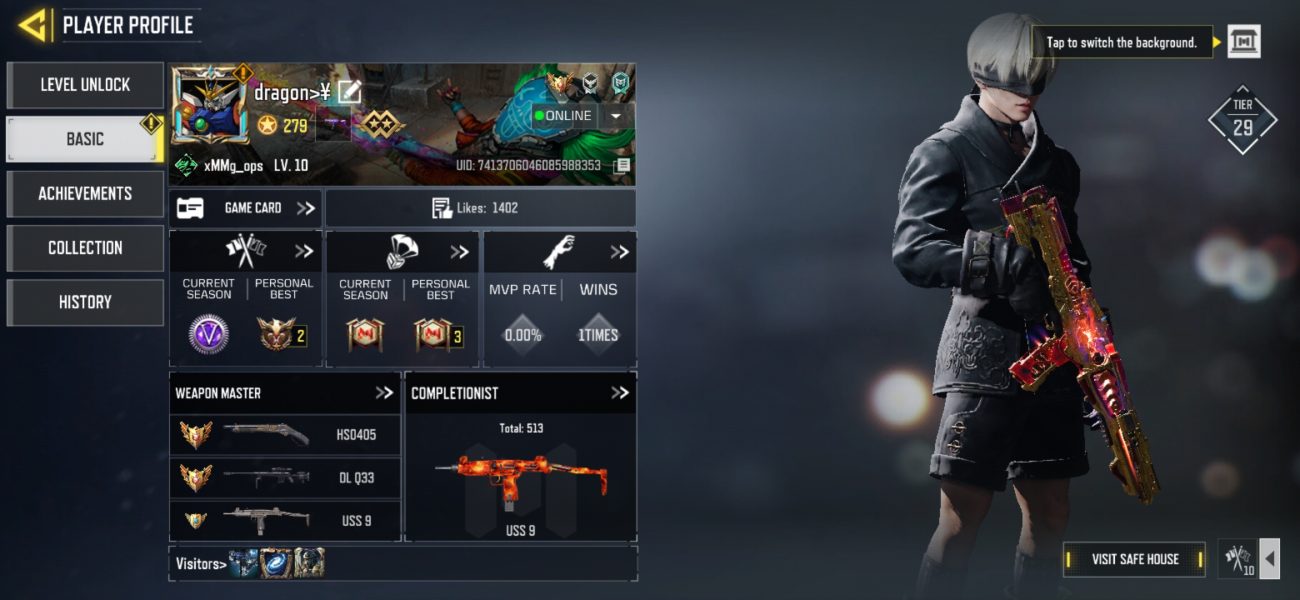Choose the DL Q33 weapon row
This screenshot has width=1300, height=600.
coord(285,478)
